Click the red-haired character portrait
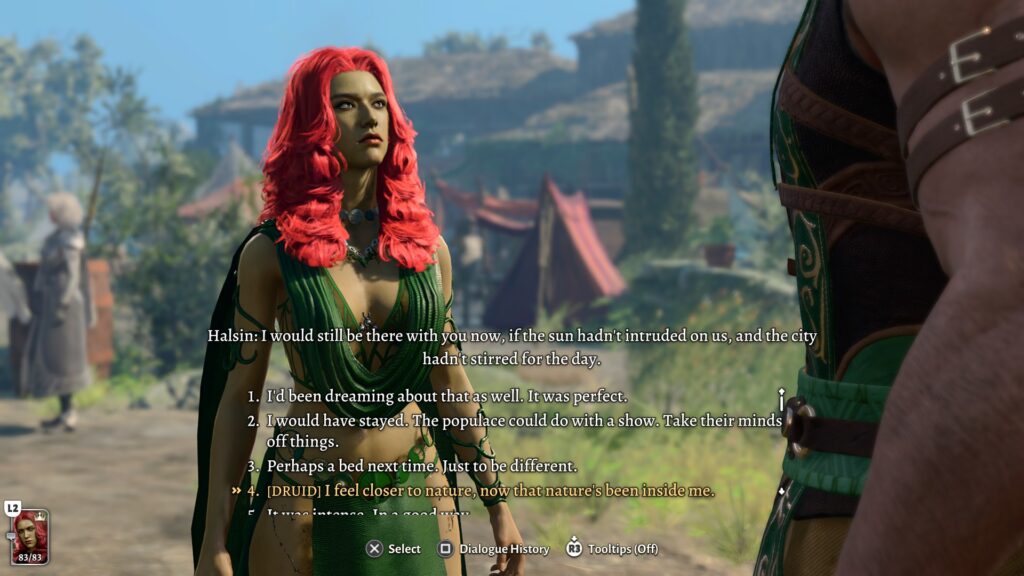 click(x=30, y=536)
